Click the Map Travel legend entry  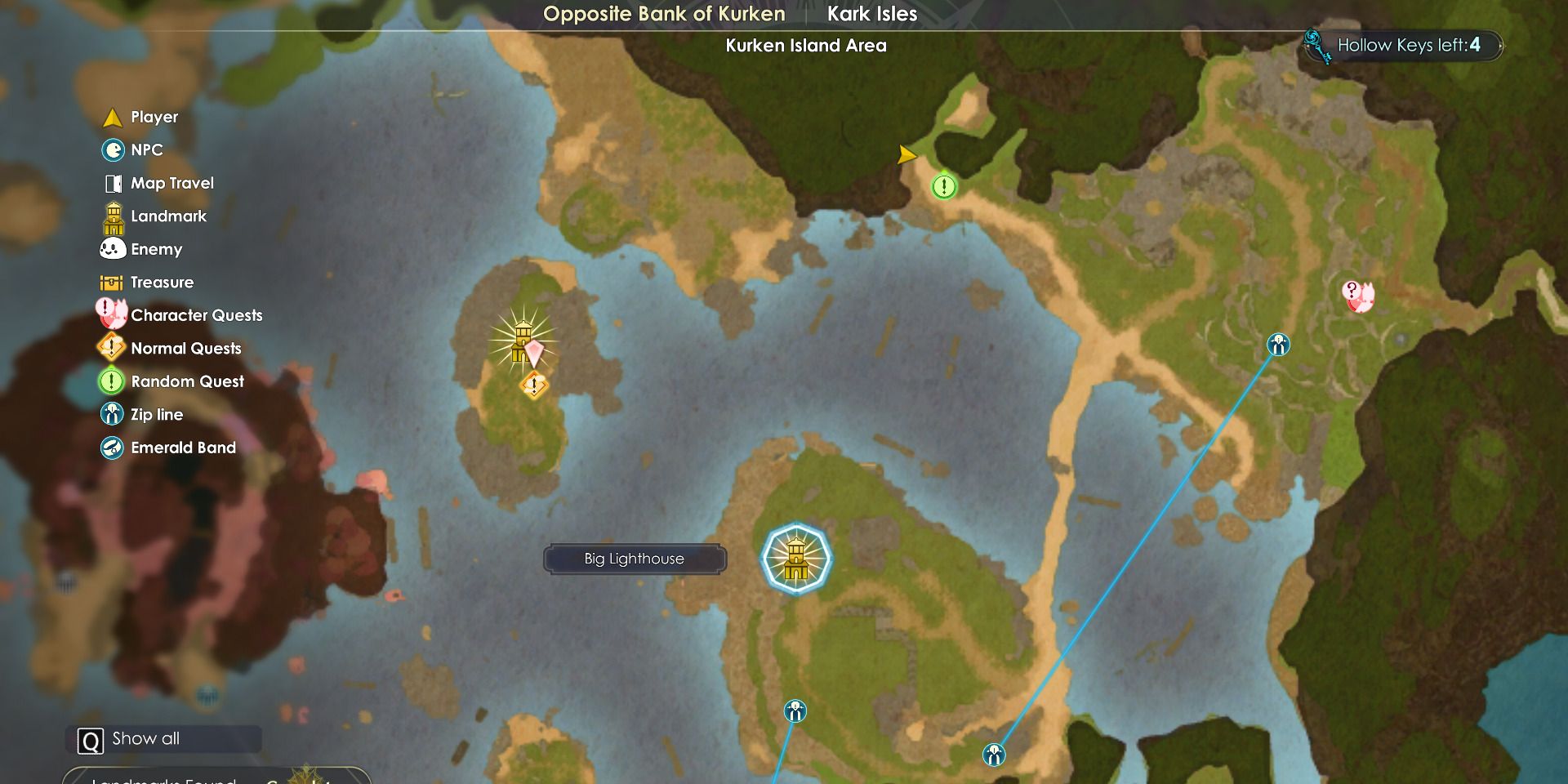(171, 183)
